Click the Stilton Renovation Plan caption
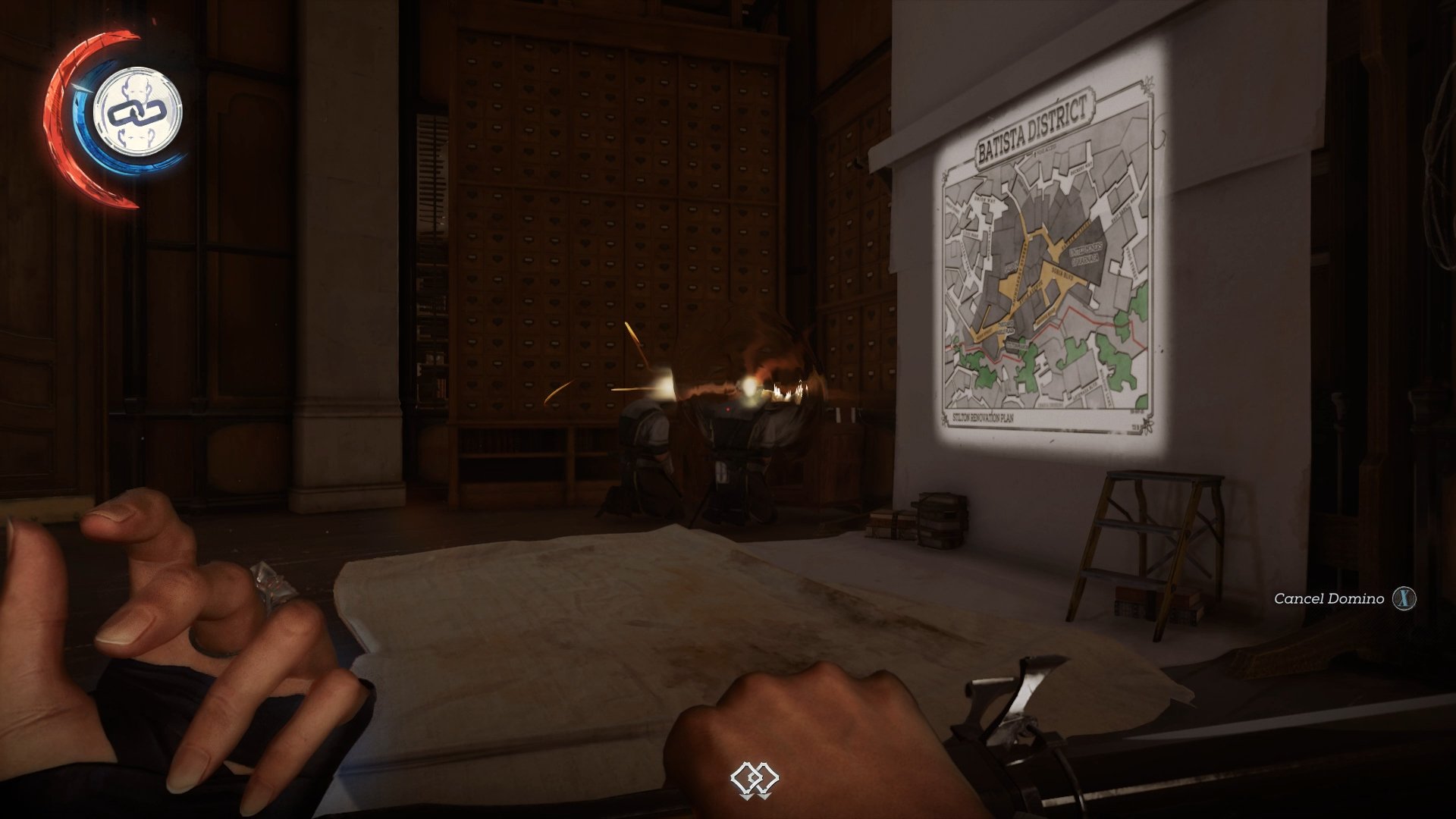This screenshot has height=819, width=1456. pyautogui.click(x=983, y=416)
